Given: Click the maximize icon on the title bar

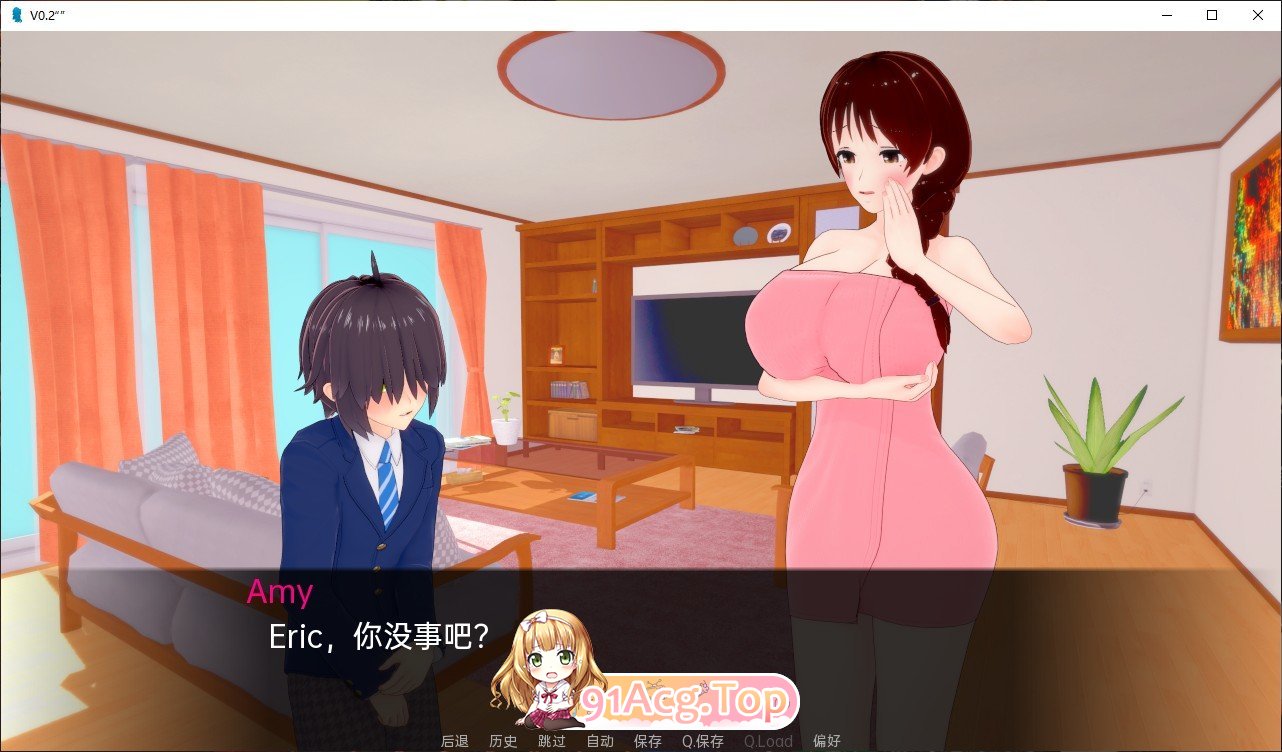Looking at the screenshot, I should tap(1211, 15).
